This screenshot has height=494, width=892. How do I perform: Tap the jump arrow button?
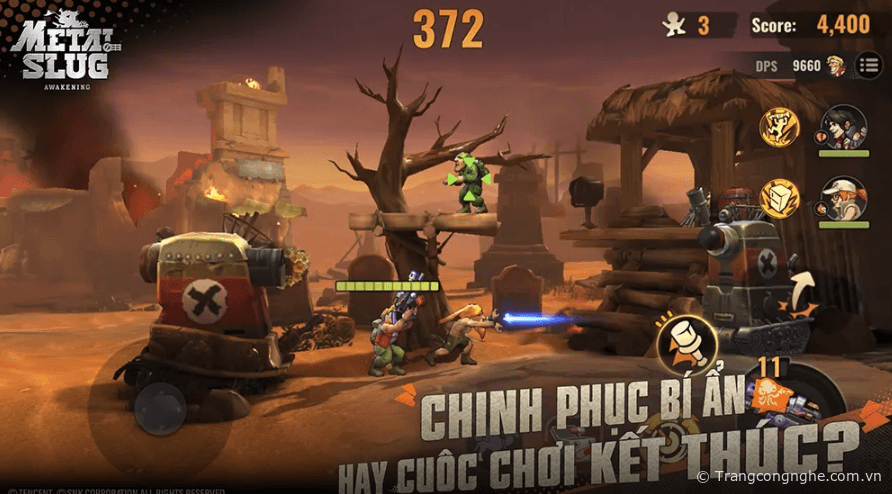click(801, 291)
